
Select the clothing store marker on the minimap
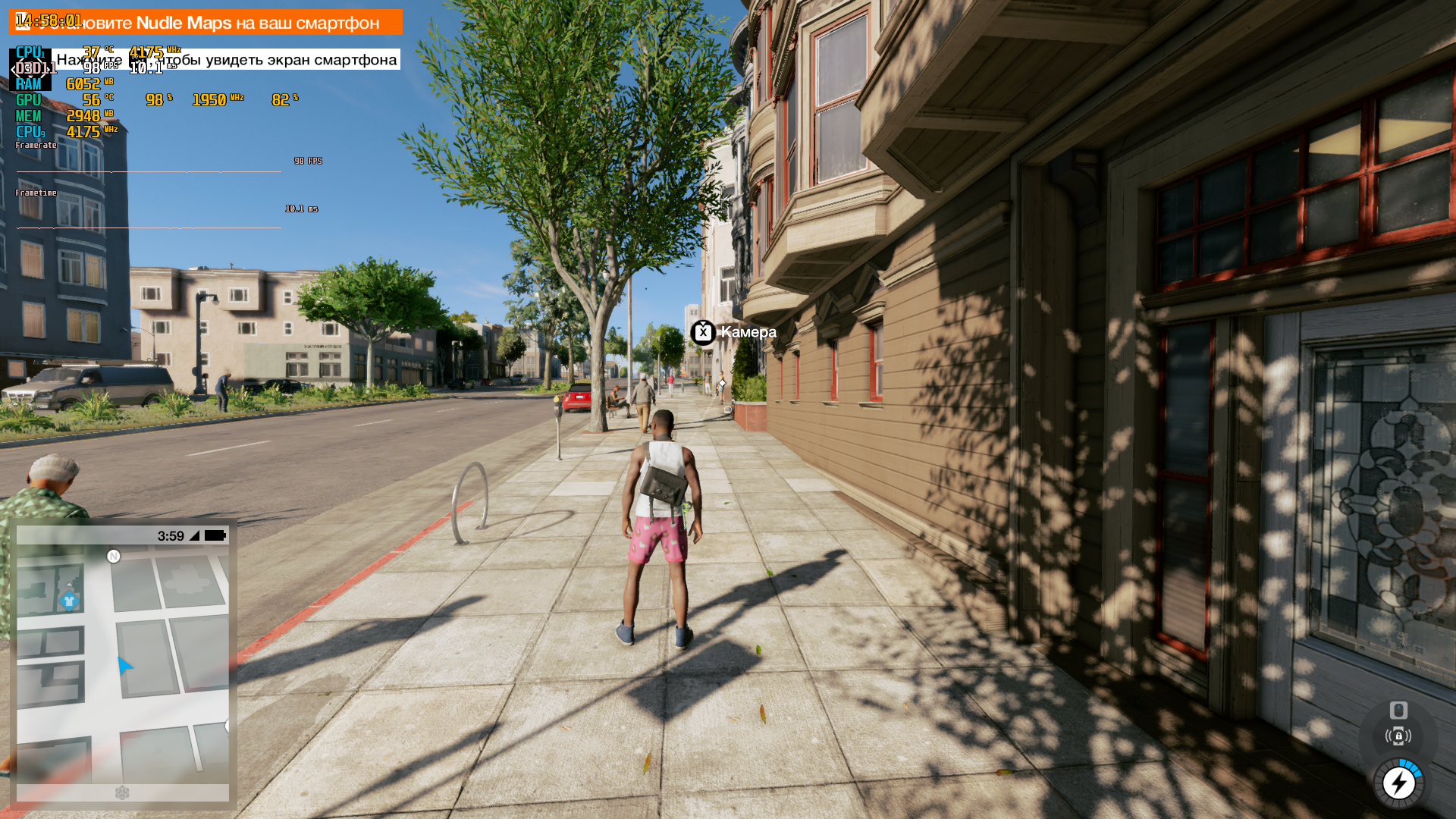click(x=69, y=601)
